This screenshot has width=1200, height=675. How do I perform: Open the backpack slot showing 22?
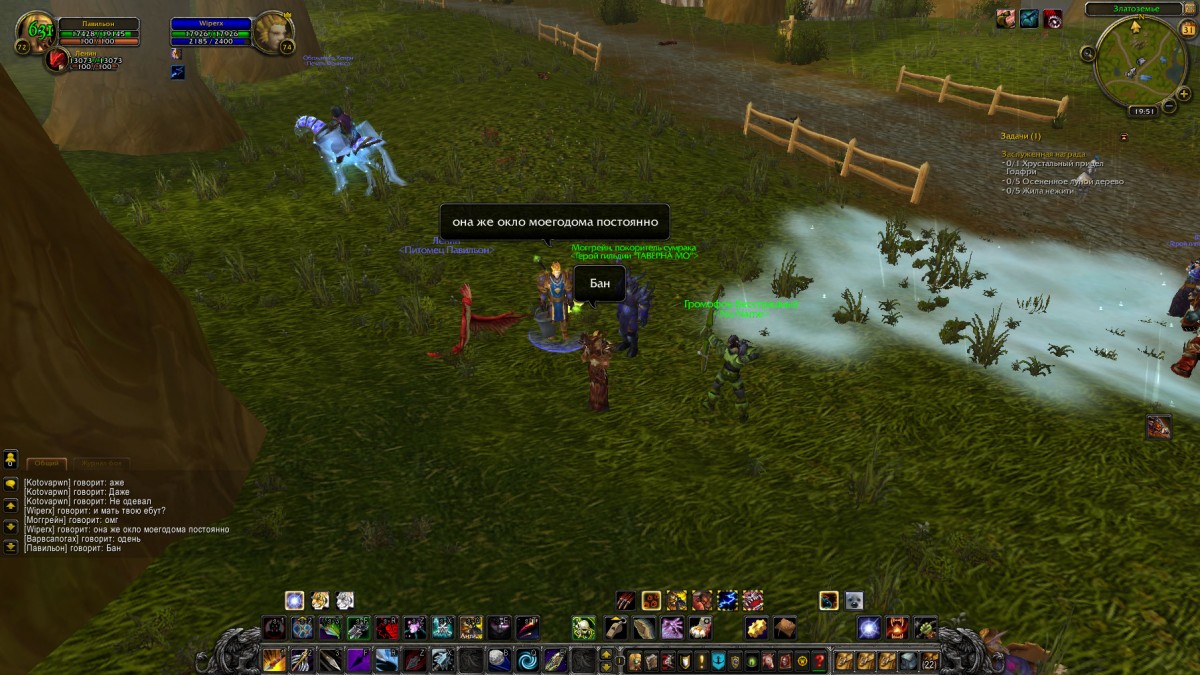(x=930, y=660)
